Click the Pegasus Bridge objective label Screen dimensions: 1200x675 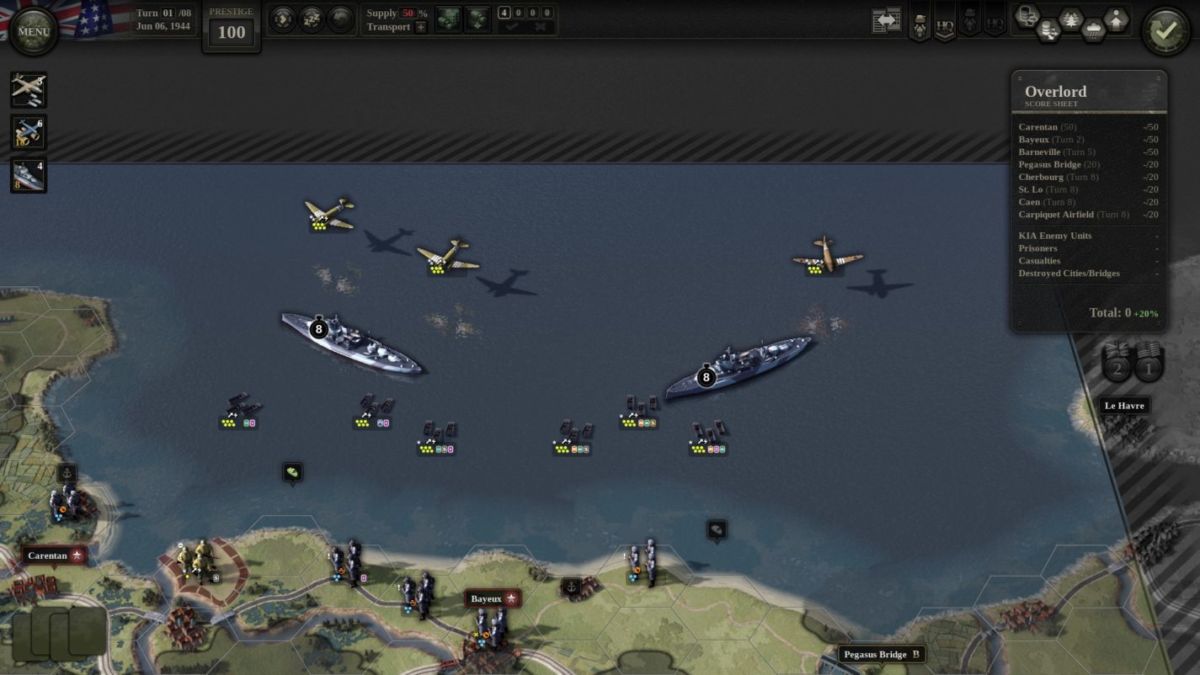click(x=882, y=654)
